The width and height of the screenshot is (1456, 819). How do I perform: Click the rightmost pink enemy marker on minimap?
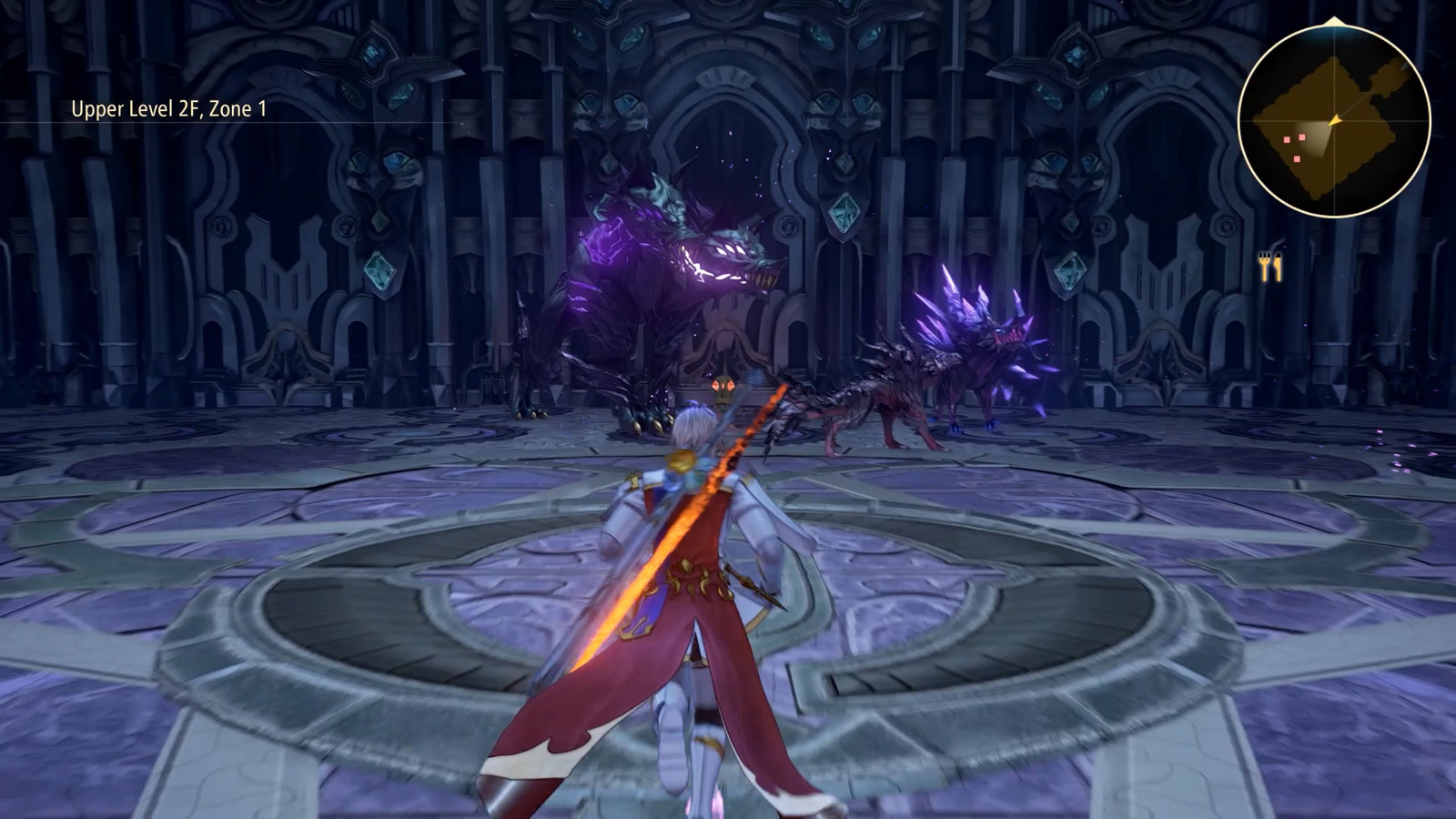click(1301, 137)
